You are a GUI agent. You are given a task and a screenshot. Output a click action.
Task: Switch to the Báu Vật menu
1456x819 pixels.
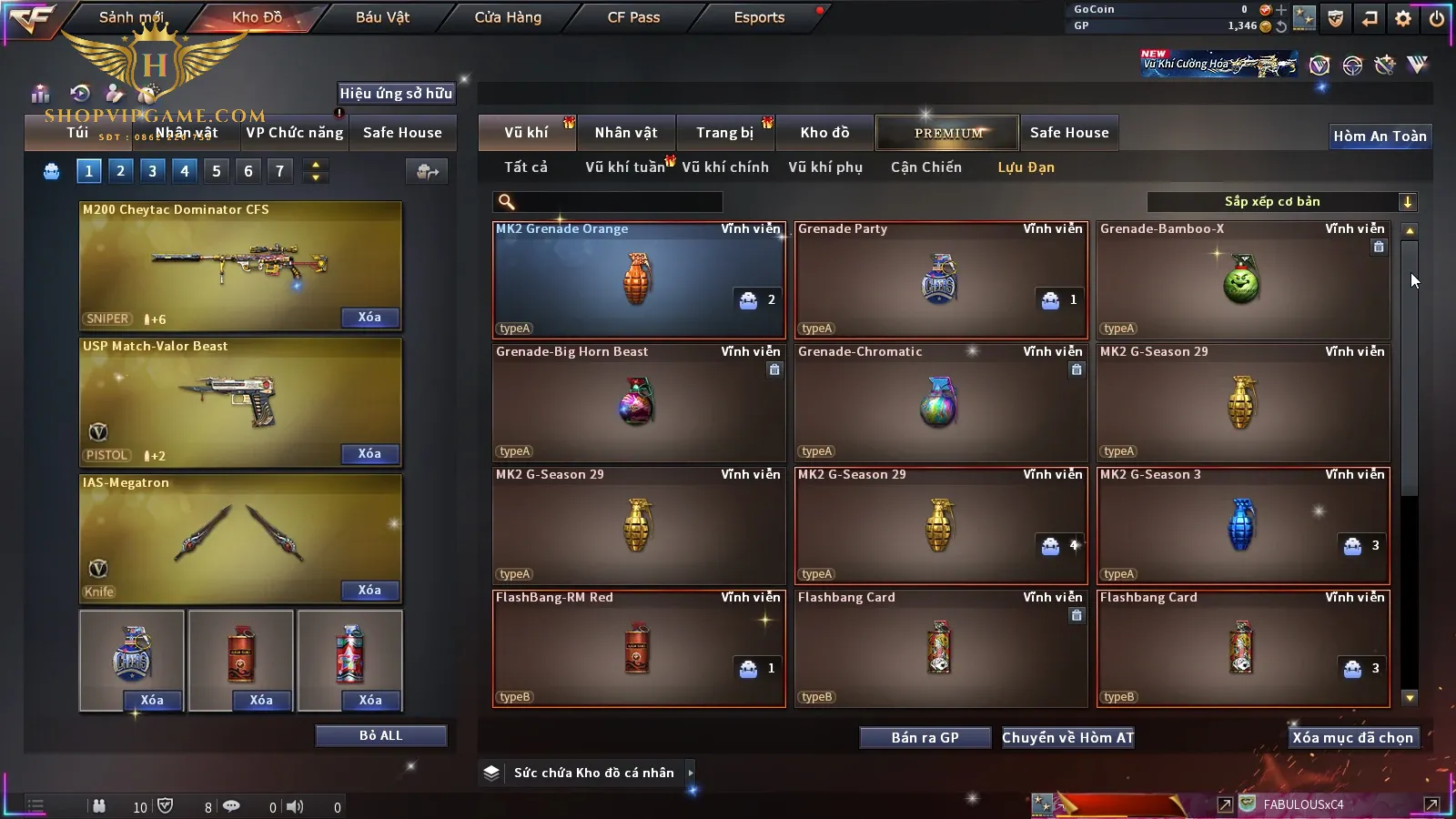[x=382, y=17]
